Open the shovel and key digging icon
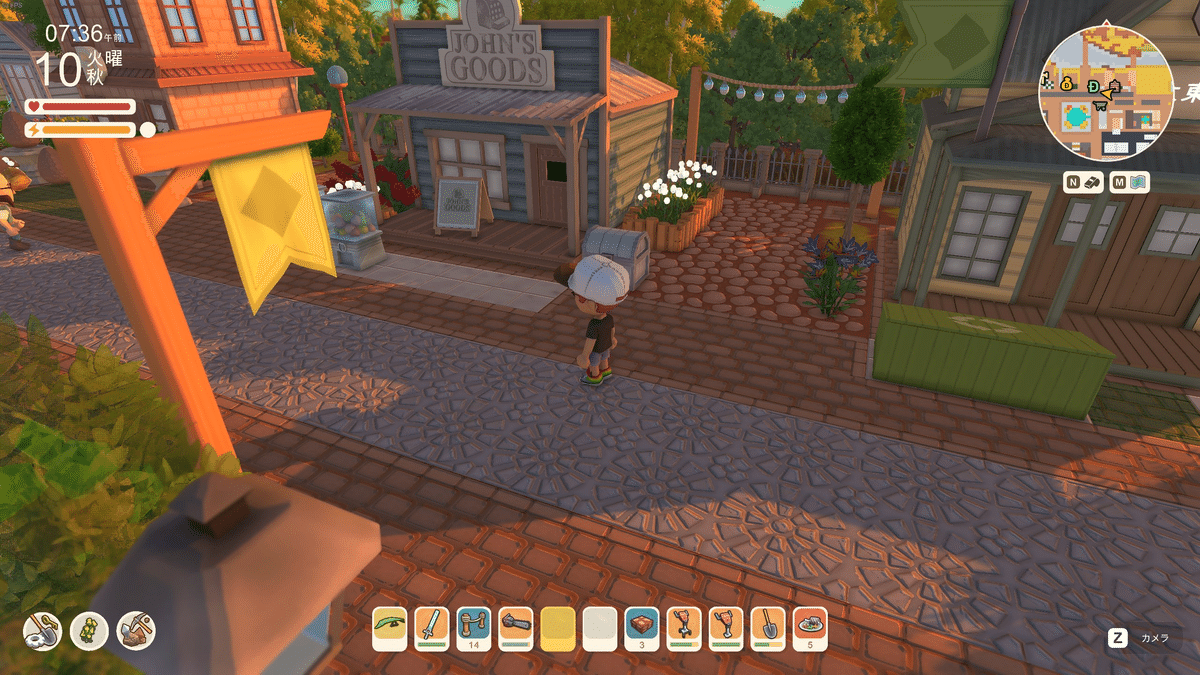Image resolution: width=1200 pixels, height=675 pixels. 43,630
